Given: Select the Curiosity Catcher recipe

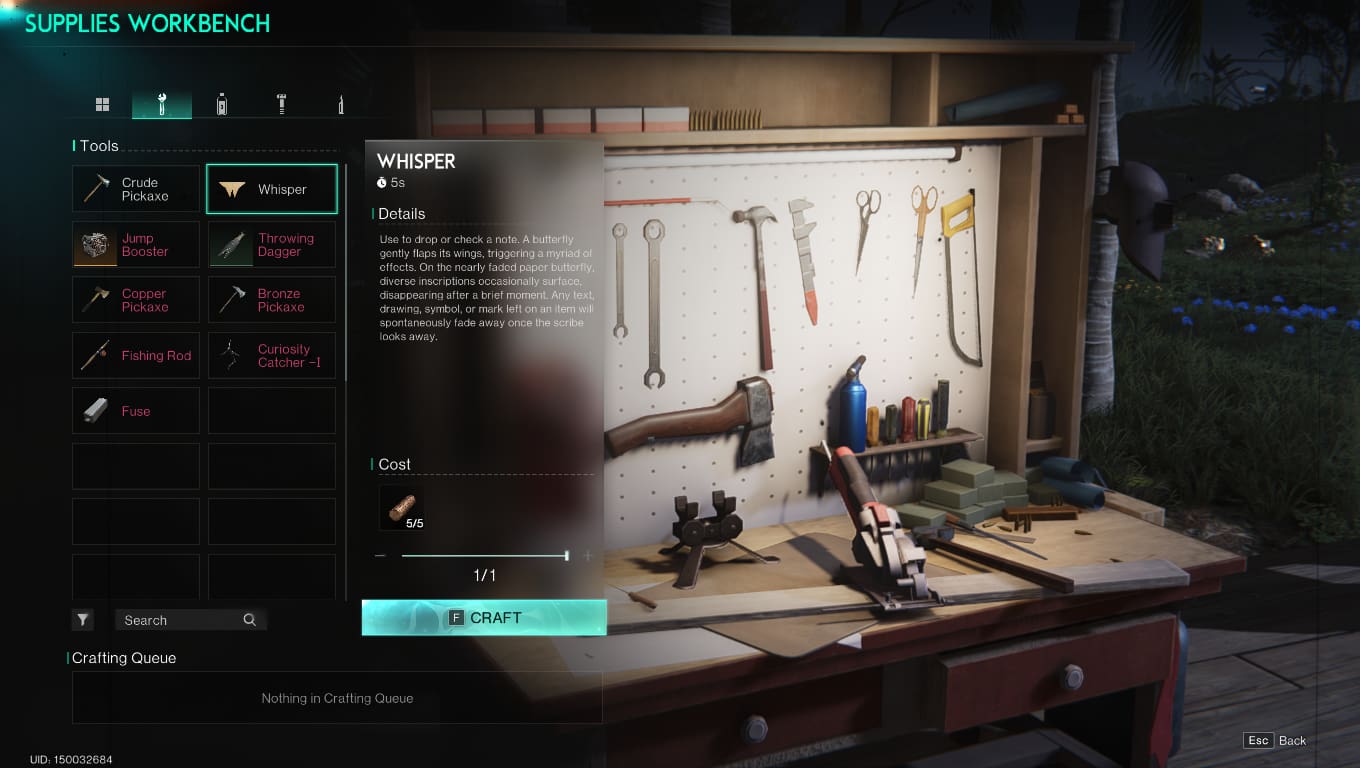Looking at the screenshot, I should coord(272,356).
